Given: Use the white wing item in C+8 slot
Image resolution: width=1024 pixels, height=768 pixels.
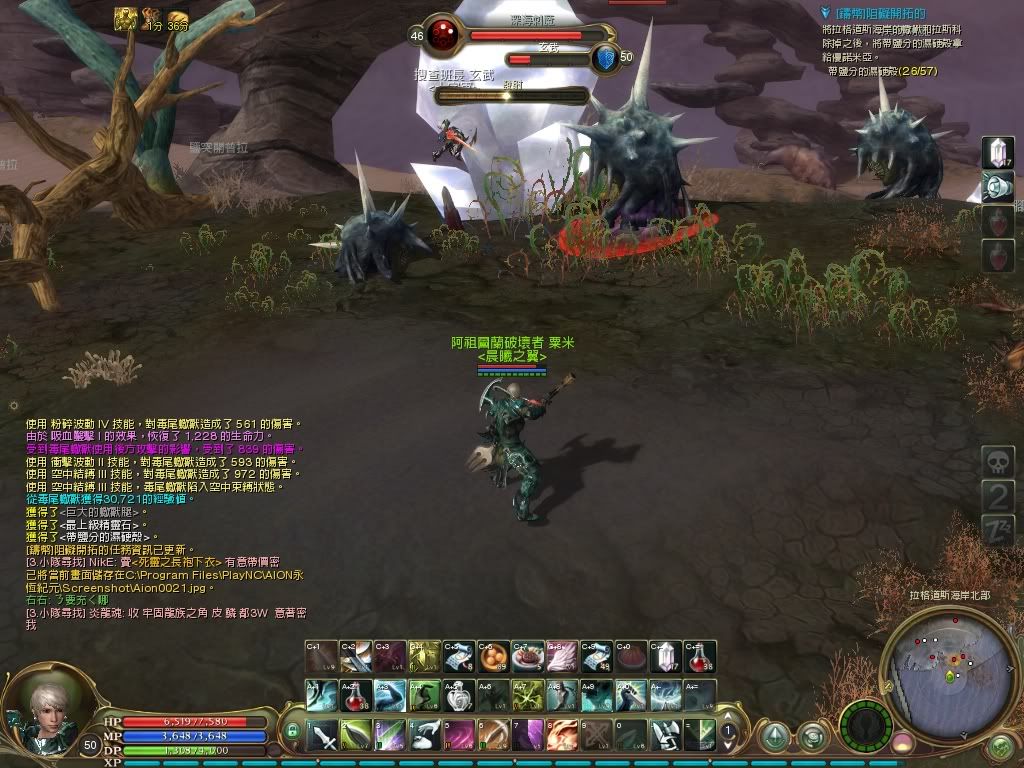Looking at the screenshot, I should coord(562,656).
